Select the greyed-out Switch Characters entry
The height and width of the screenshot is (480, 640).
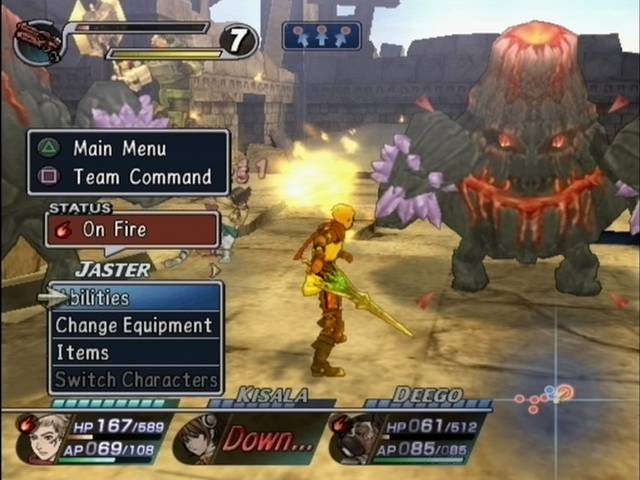coord(136,380)
